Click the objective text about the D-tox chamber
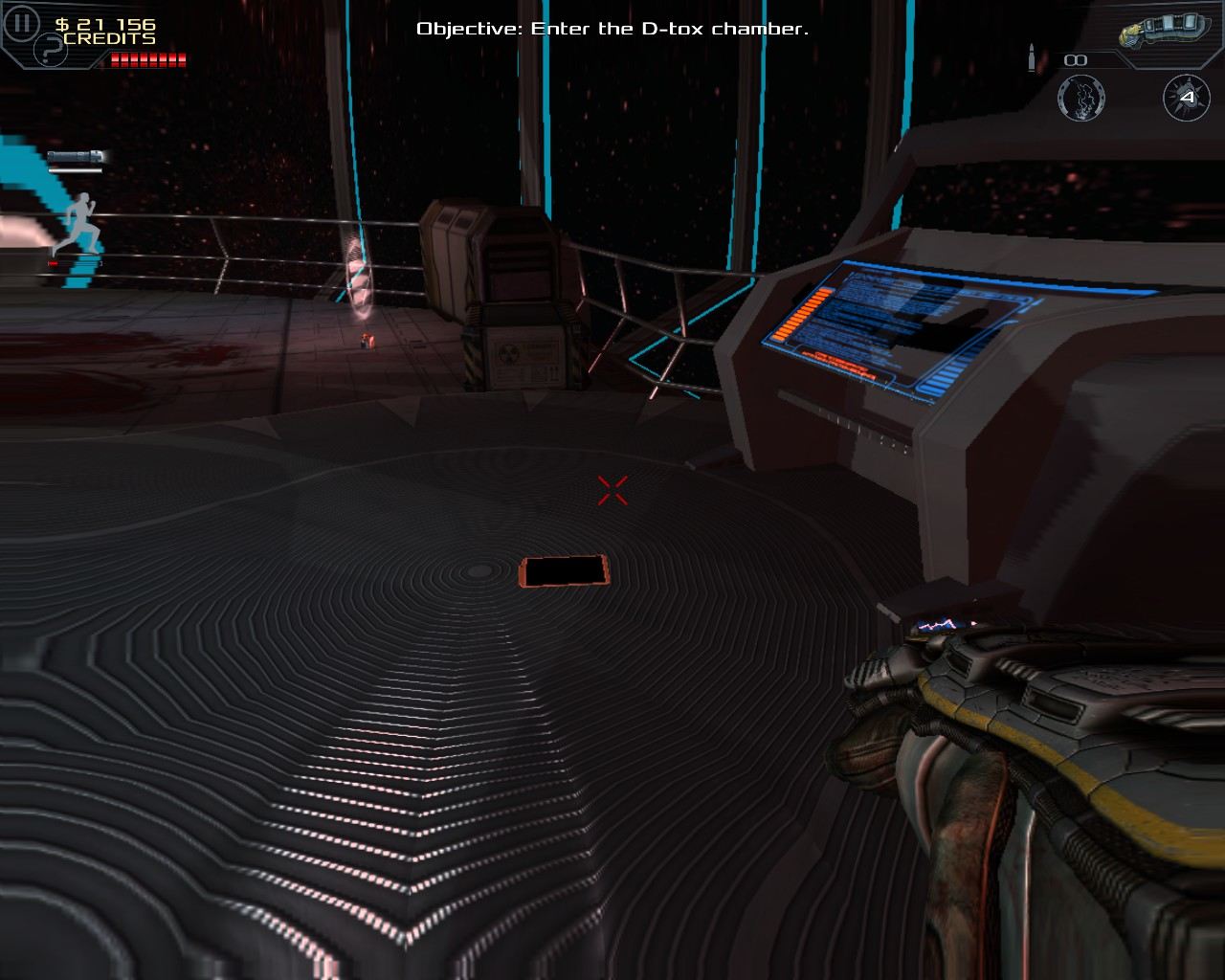The width and height of the screenshot is (1225, 980). [612, 29]
